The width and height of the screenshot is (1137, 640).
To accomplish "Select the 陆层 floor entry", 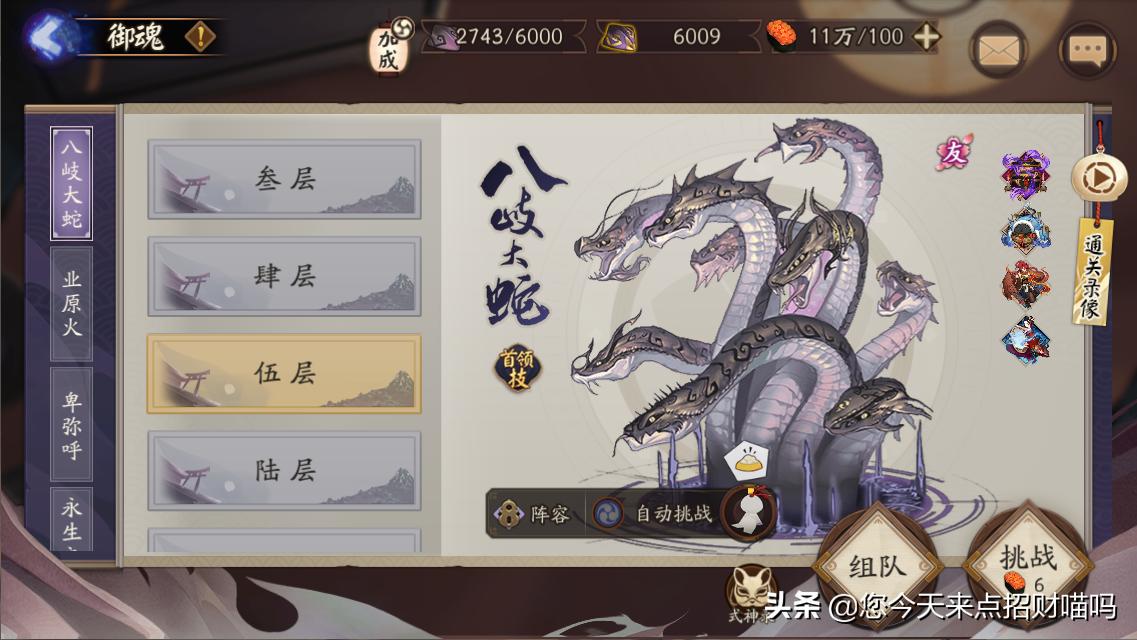I will coord(284,470).
